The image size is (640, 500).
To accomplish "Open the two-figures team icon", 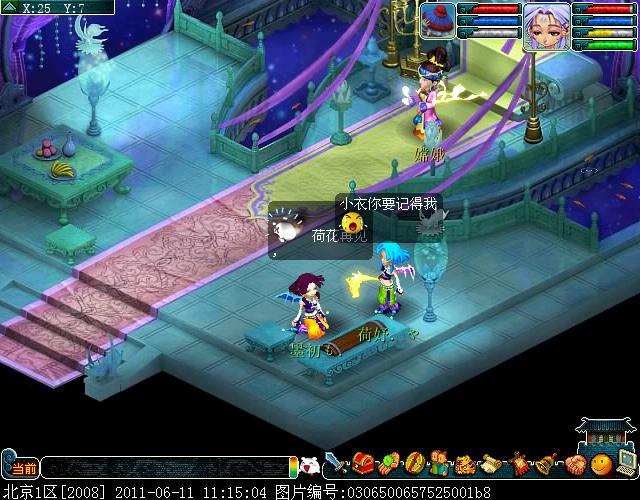I will [440, 464].
